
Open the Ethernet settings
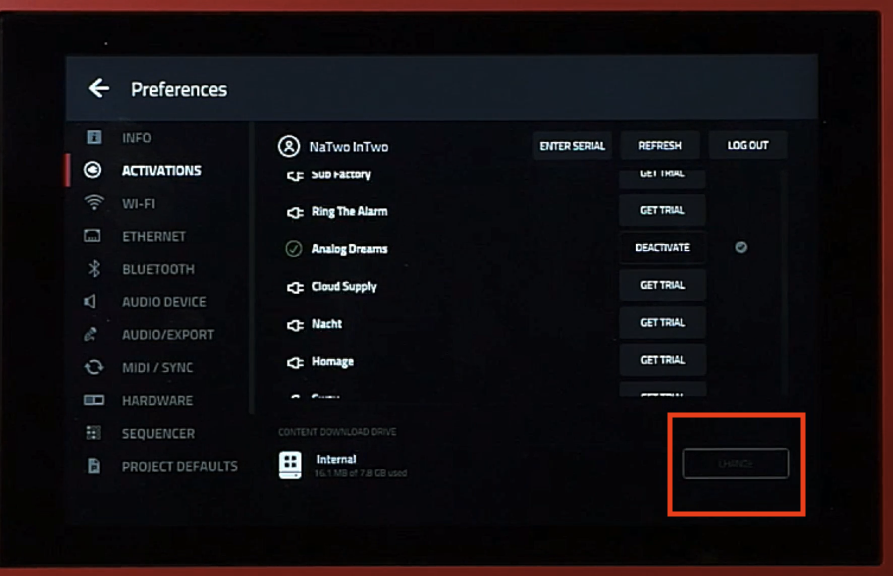(x=153, y=237)
